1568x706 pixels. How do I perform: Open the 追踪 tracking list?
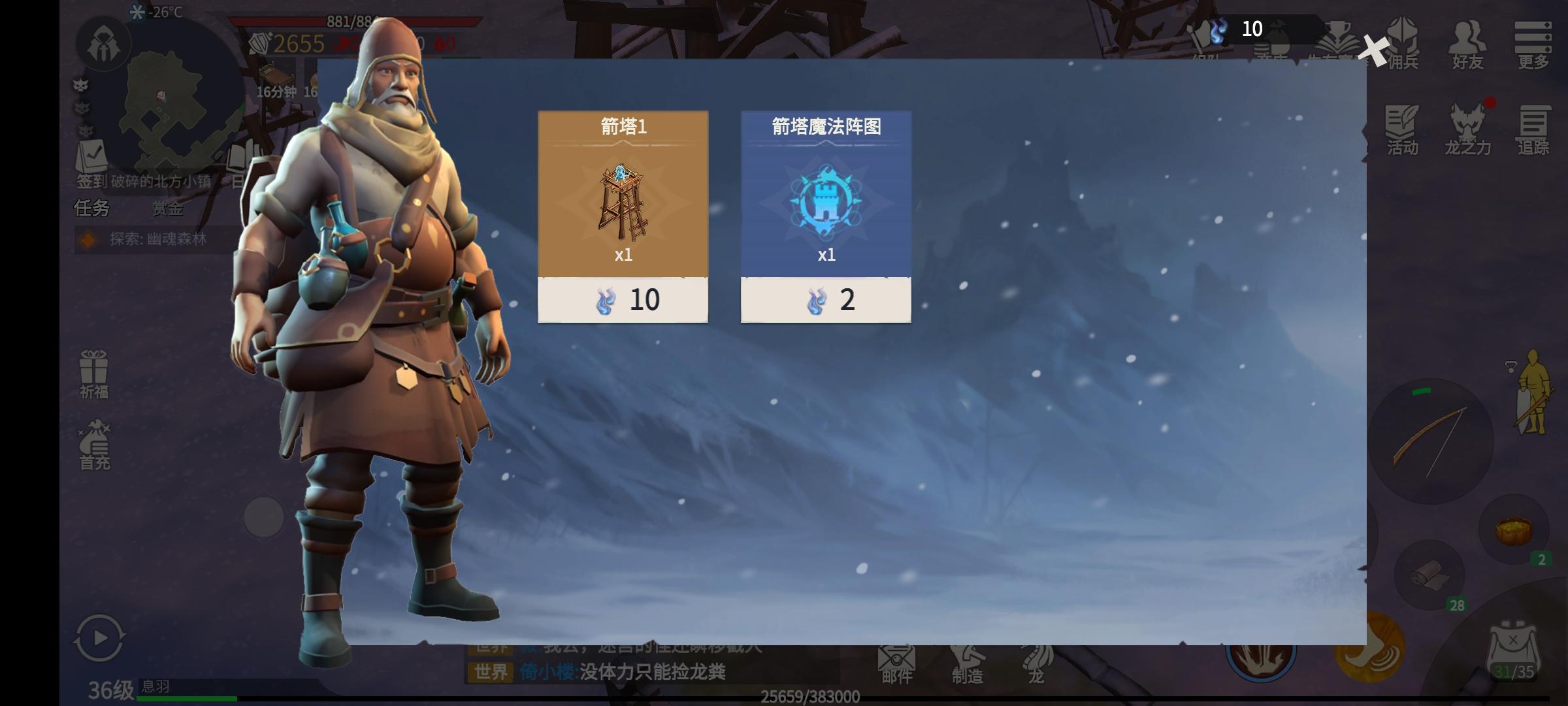pyautogui.click(x=1533, y=131)
